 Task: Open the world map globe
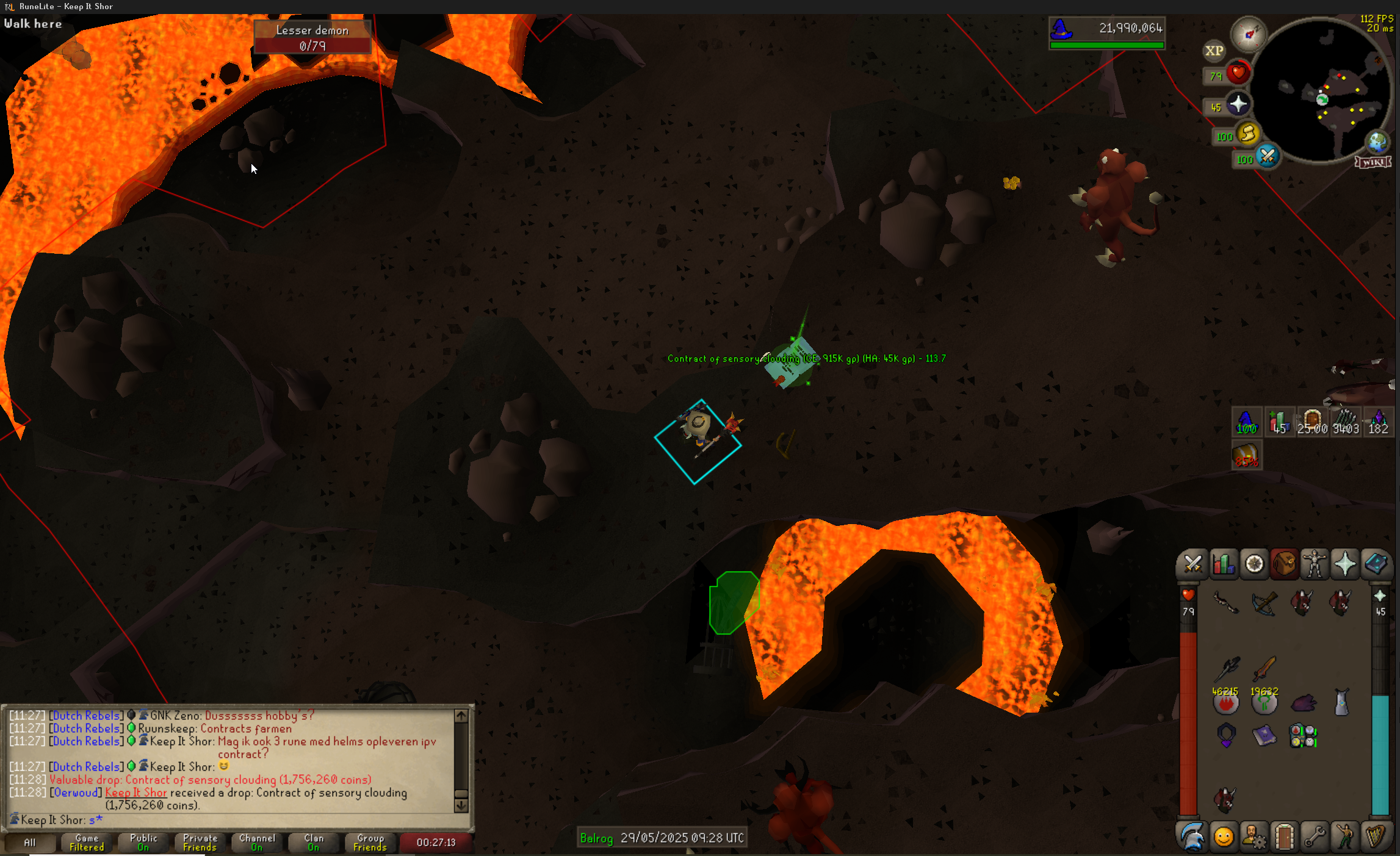coord(1377,142)
